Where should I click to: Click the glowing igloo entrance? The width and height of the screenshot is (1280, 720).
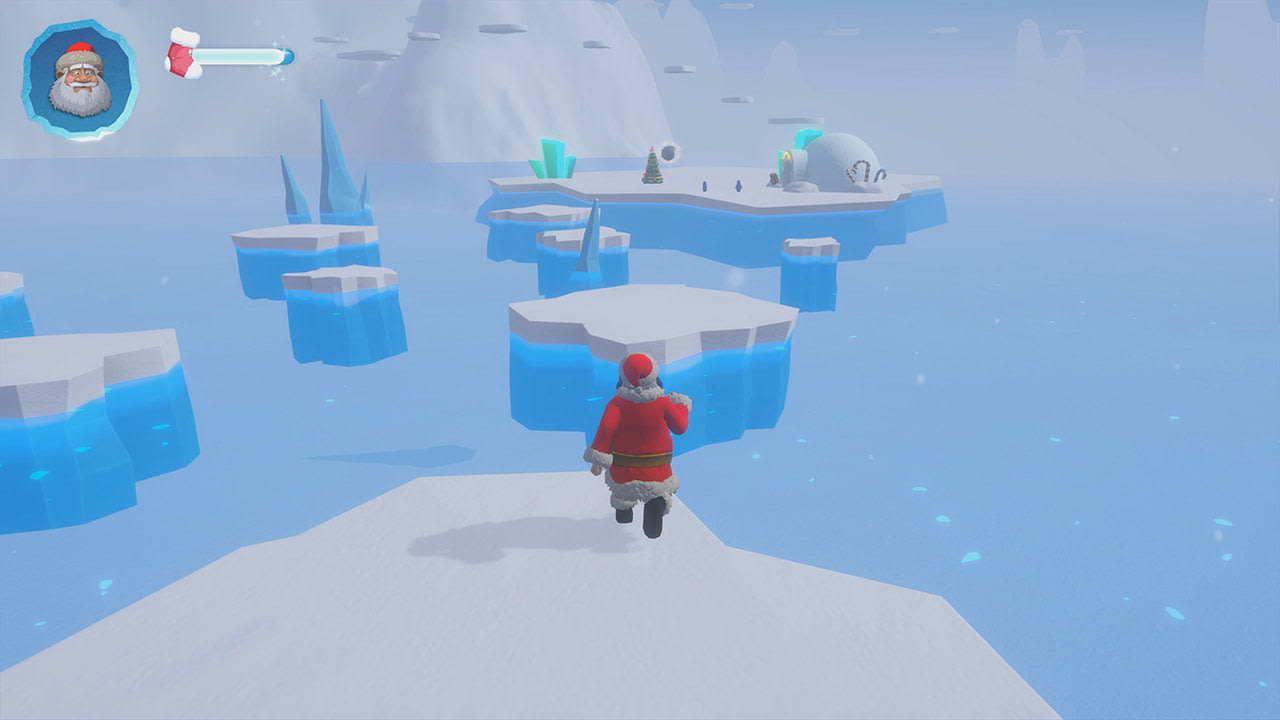(787, 157)
